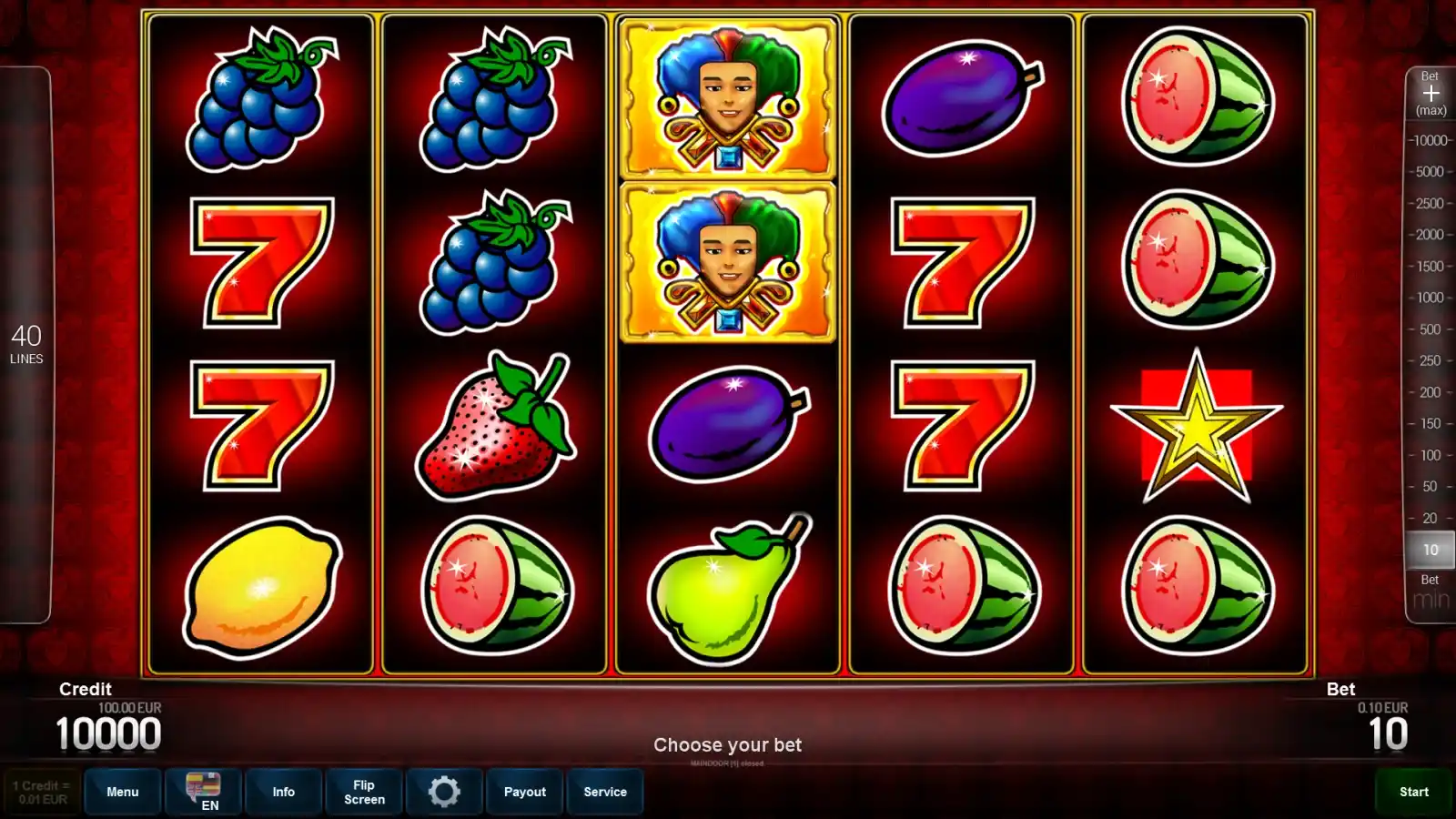Viewport: 1456px width, 819px height.
Task: Set the bet to 1000
Action: (1431, 298)
